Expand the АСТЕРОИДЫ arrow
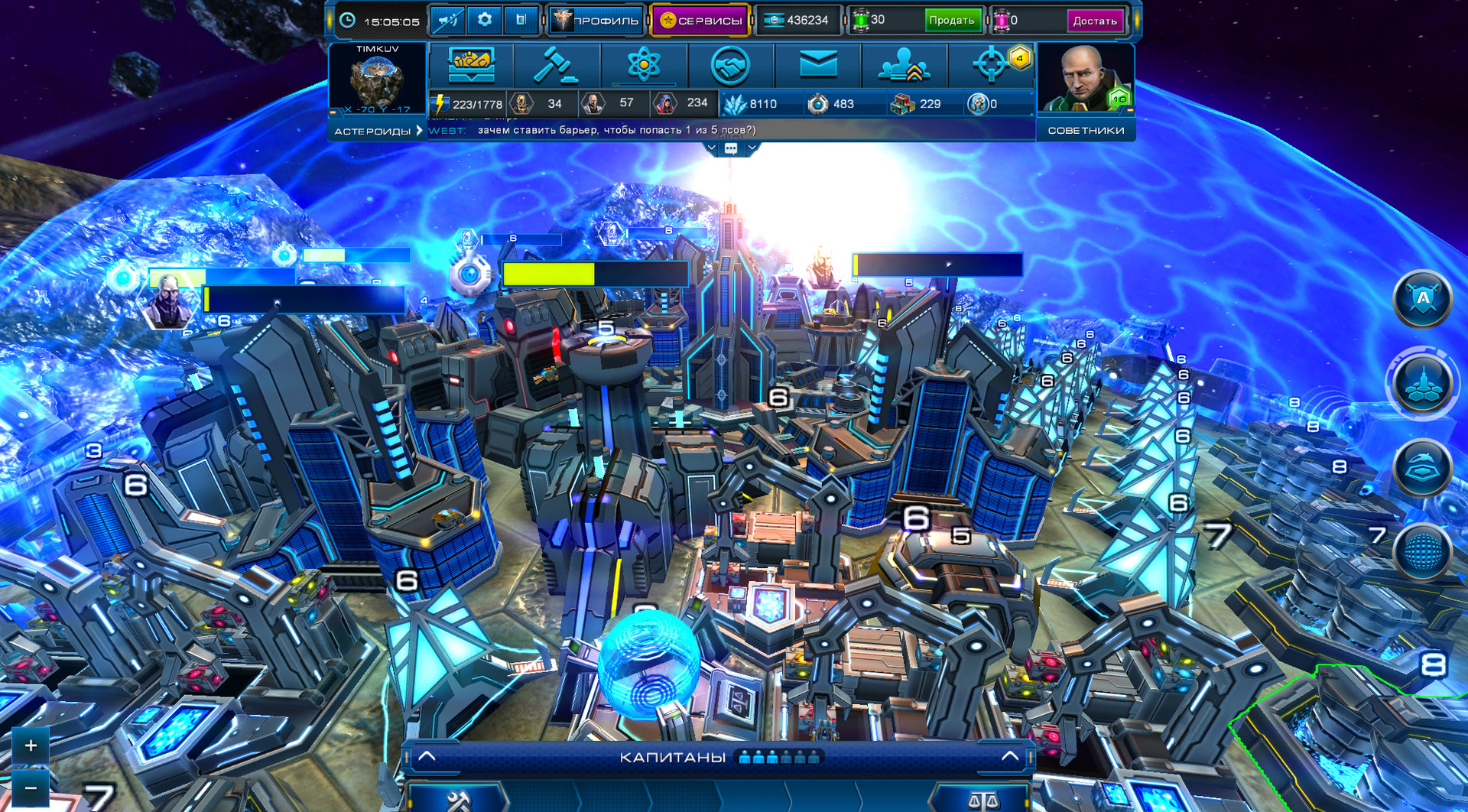The image size is (1468, 812). pos(418,131)
